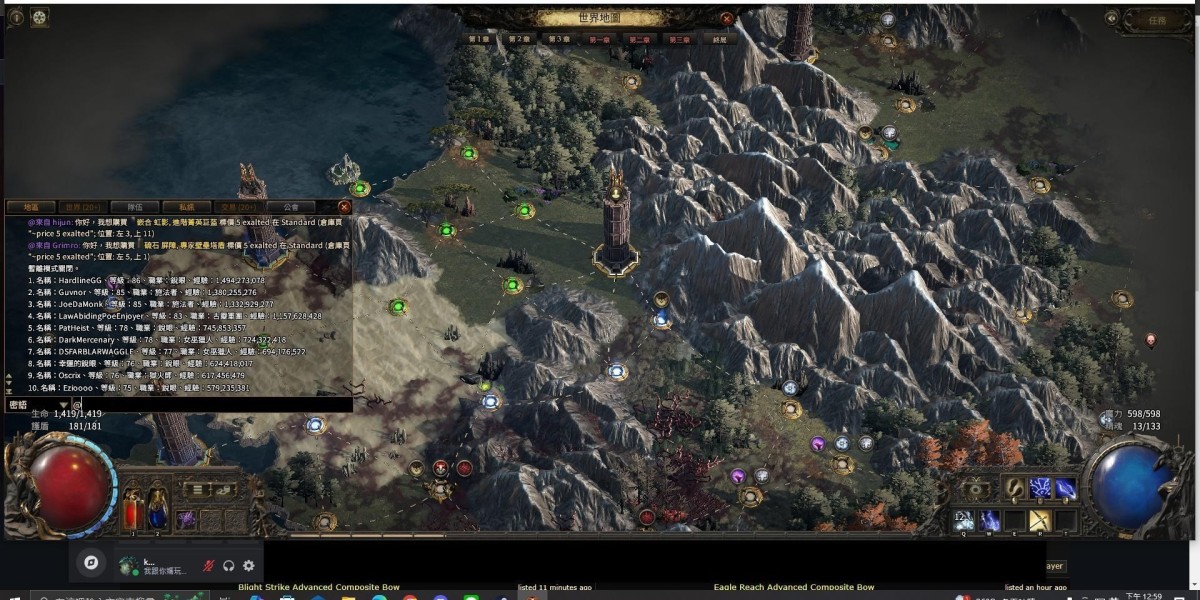Use the blue mana flask

click(157, 511)
